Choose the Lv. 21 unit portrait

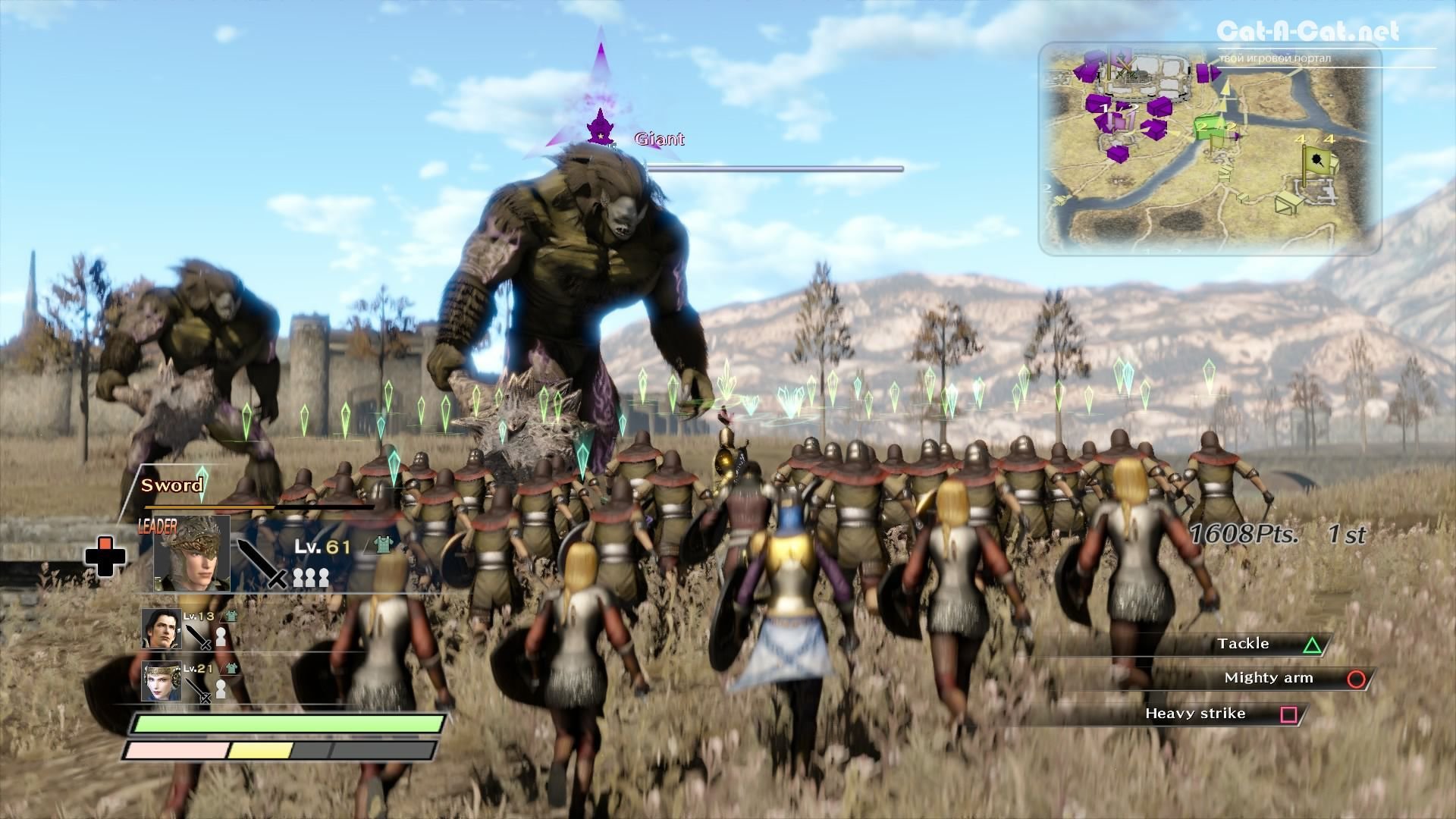click(161, 680)
